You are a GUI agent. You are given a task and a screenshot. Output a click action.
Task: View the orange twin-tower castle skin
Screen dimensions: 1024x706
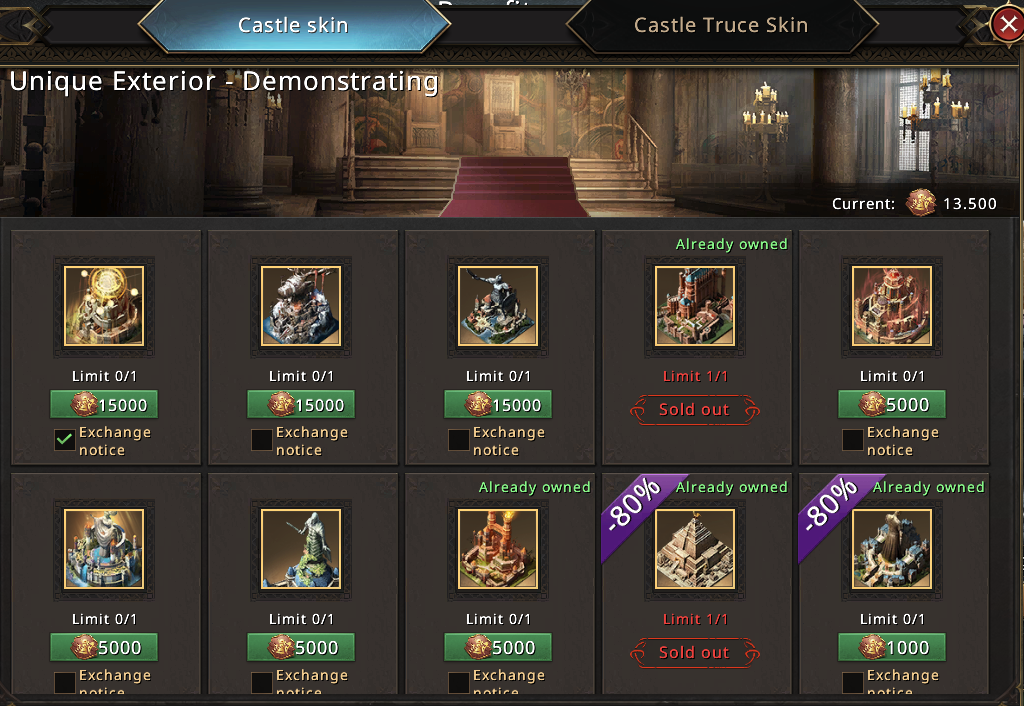coord(498,548)
